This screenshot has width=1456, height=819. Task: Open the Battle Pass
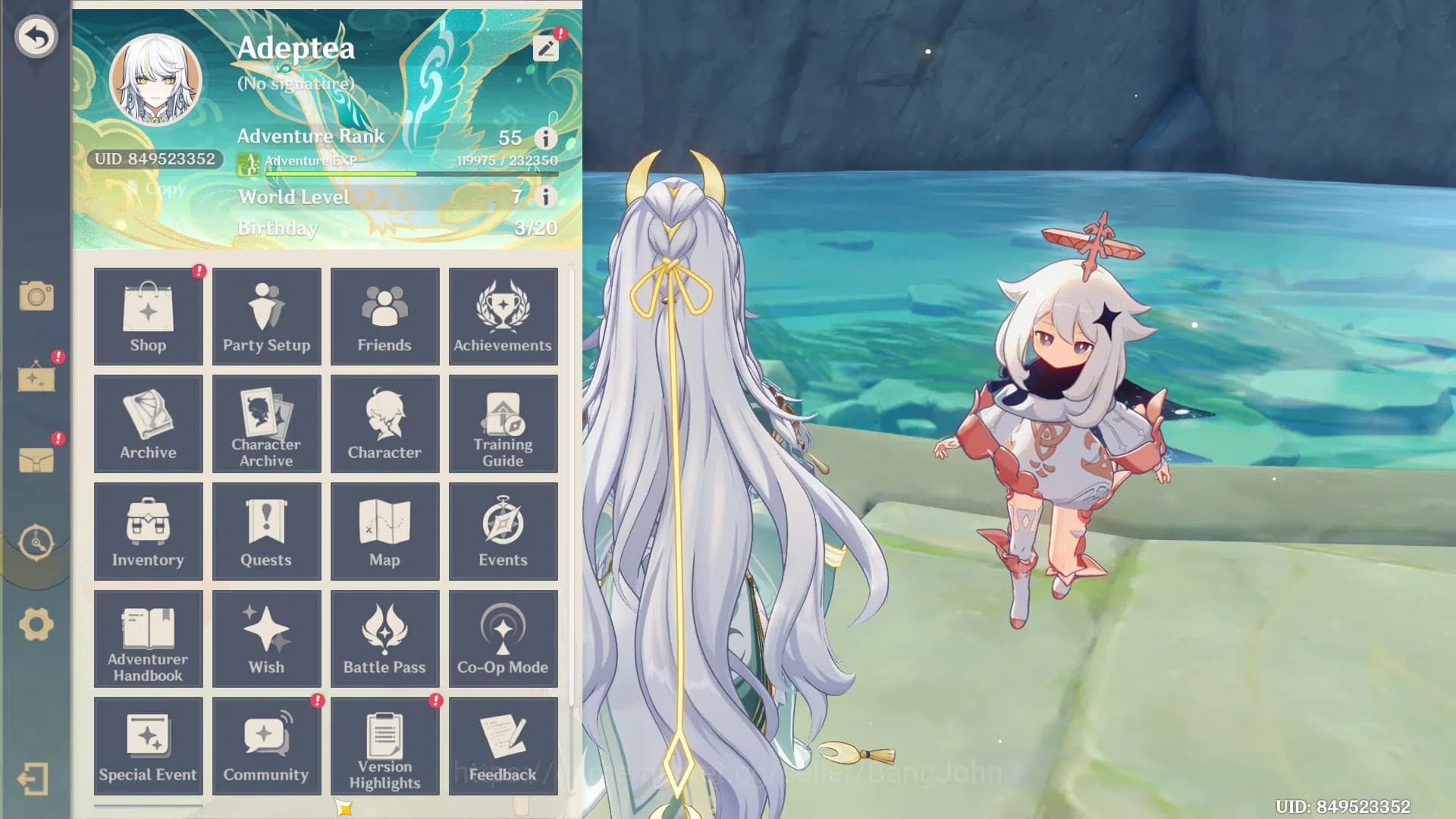[x=384, y=639]
